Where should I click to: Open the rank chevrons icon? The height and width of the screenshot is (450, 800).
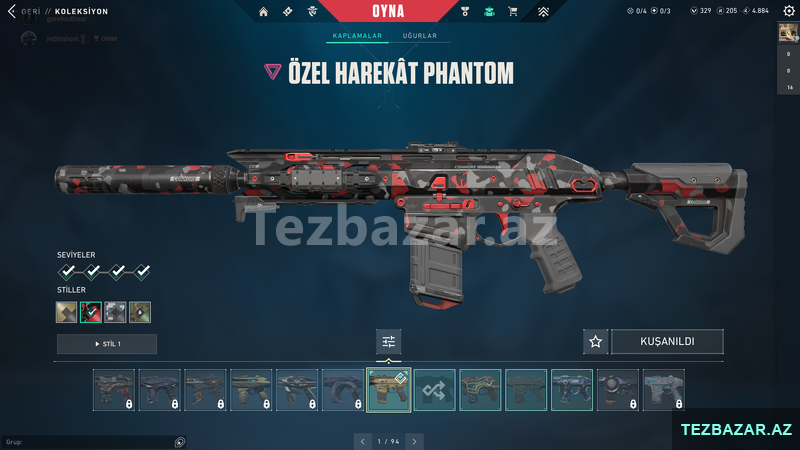[543, 12]
